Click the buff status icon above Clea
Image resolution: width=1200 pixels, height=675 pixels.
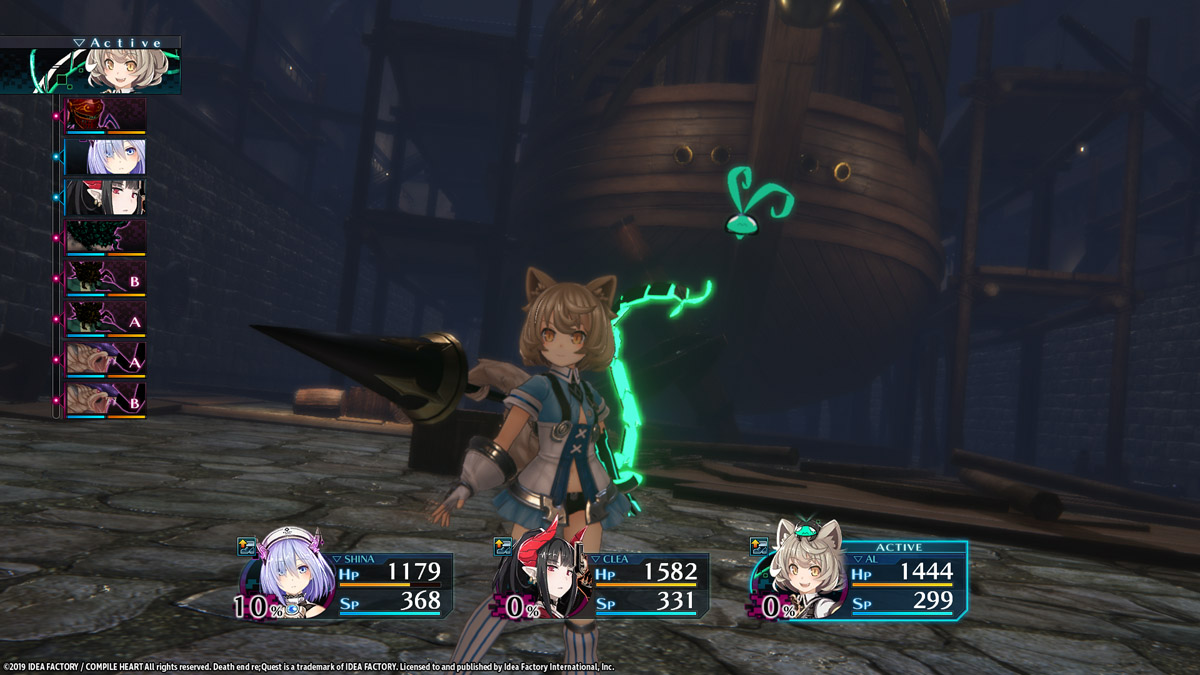click(504, 546)
